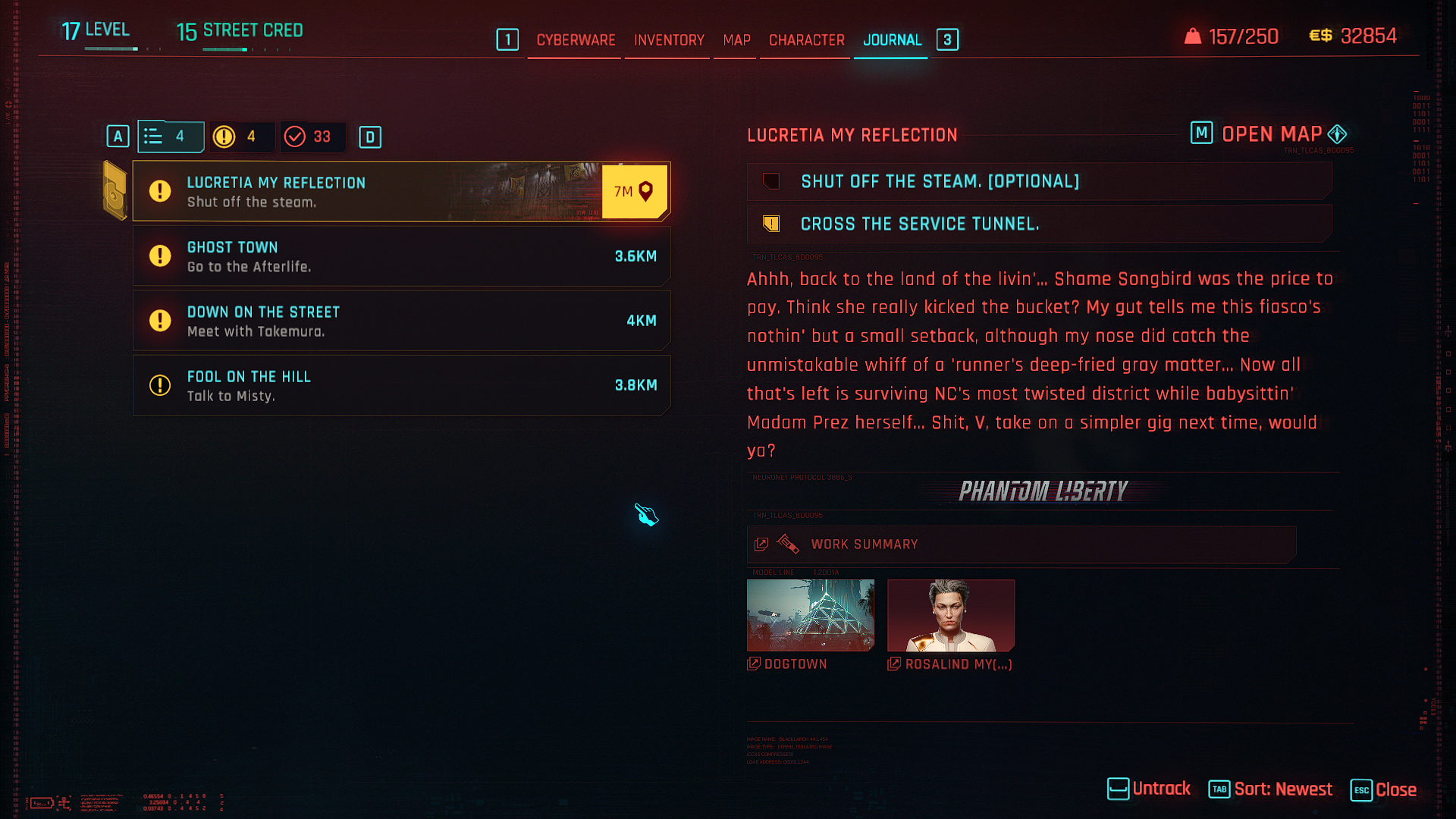
Task: Show all jobs filter with list icon
Action: [x=170, y=136]
